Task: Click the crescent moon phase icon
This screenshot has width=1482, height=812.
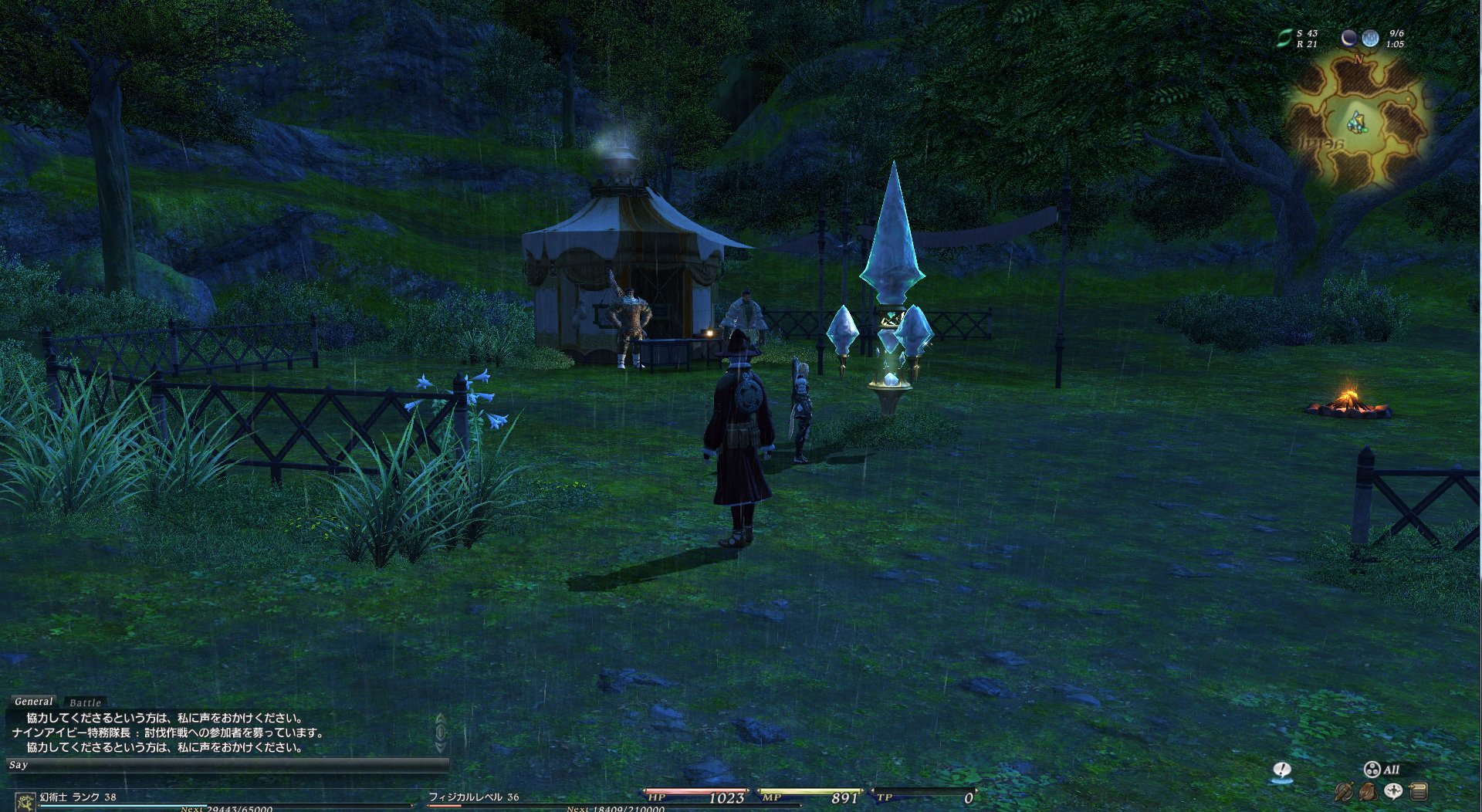Action: 1348,38
